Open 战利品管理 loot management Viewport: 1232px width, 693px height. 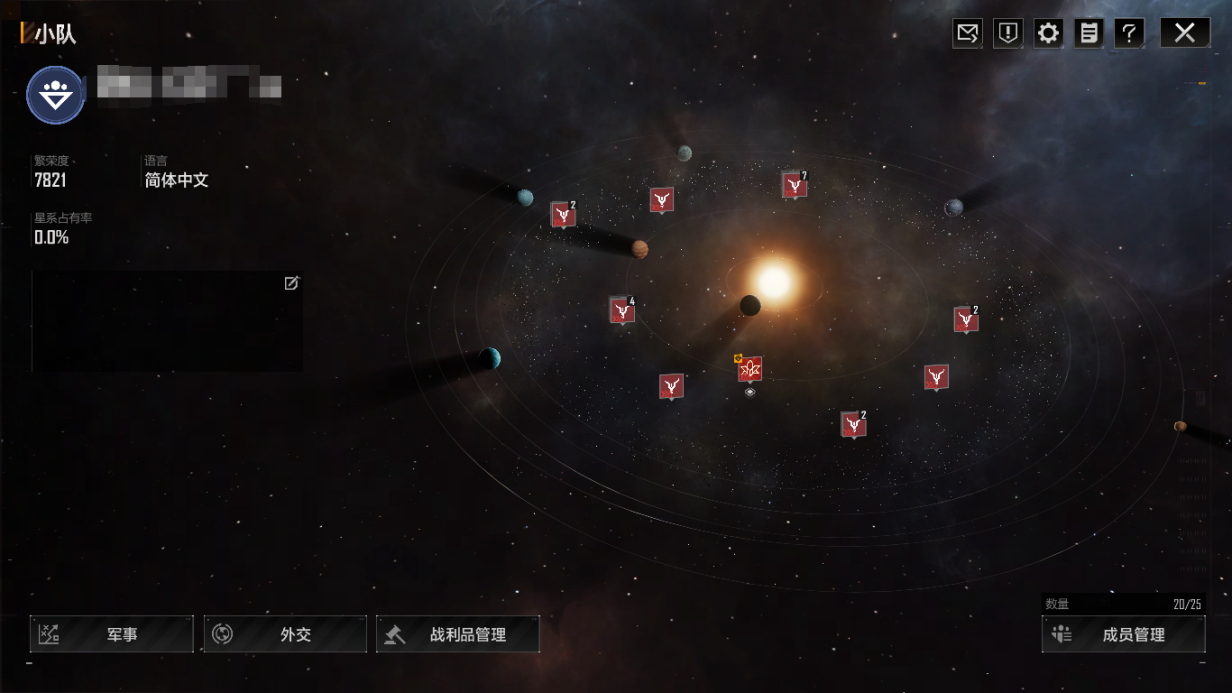[x=458, y=634]
